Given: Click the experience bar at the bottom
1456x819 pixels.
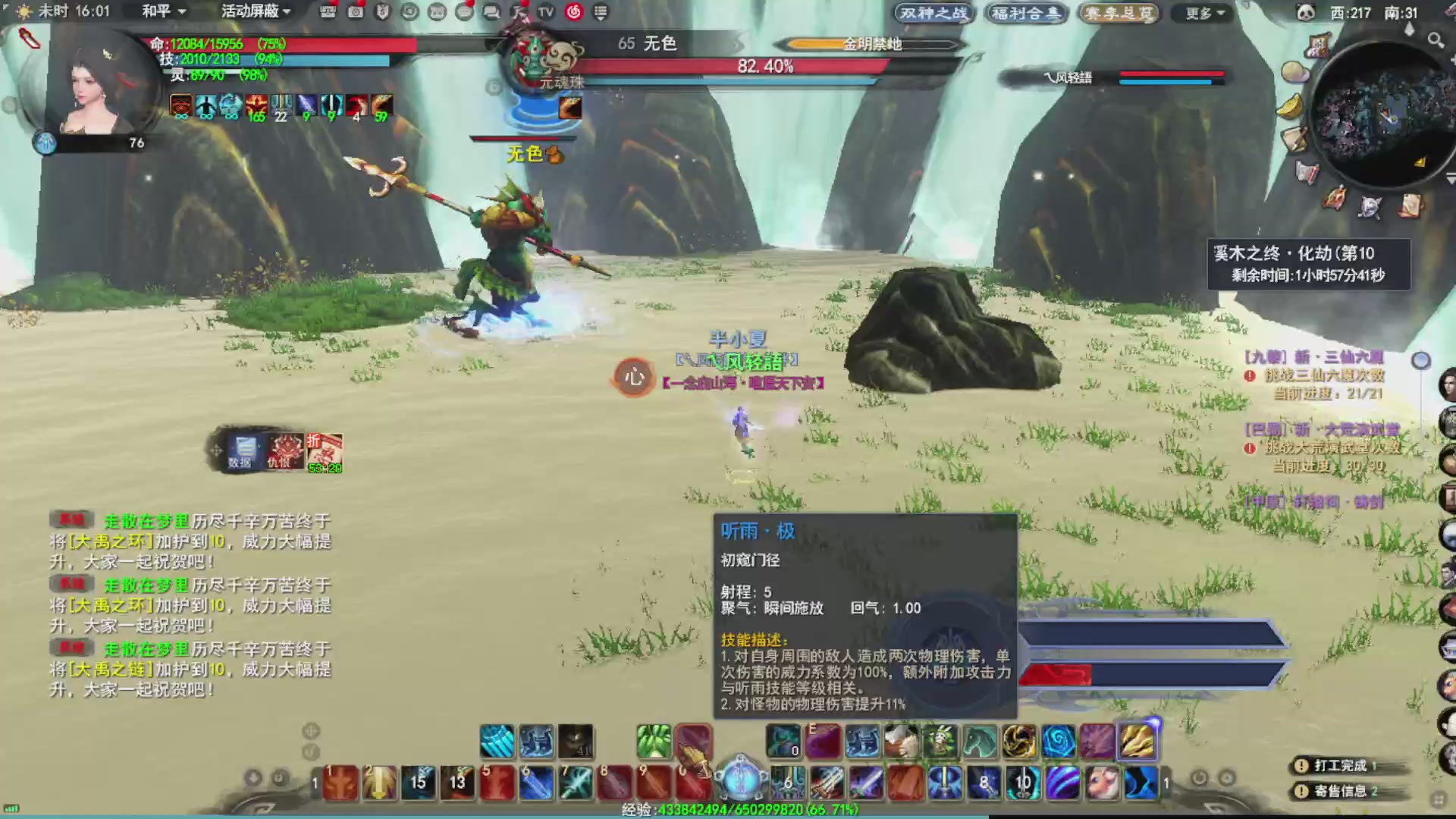Looking at the screenshot, I should click(x=728, y=810).
